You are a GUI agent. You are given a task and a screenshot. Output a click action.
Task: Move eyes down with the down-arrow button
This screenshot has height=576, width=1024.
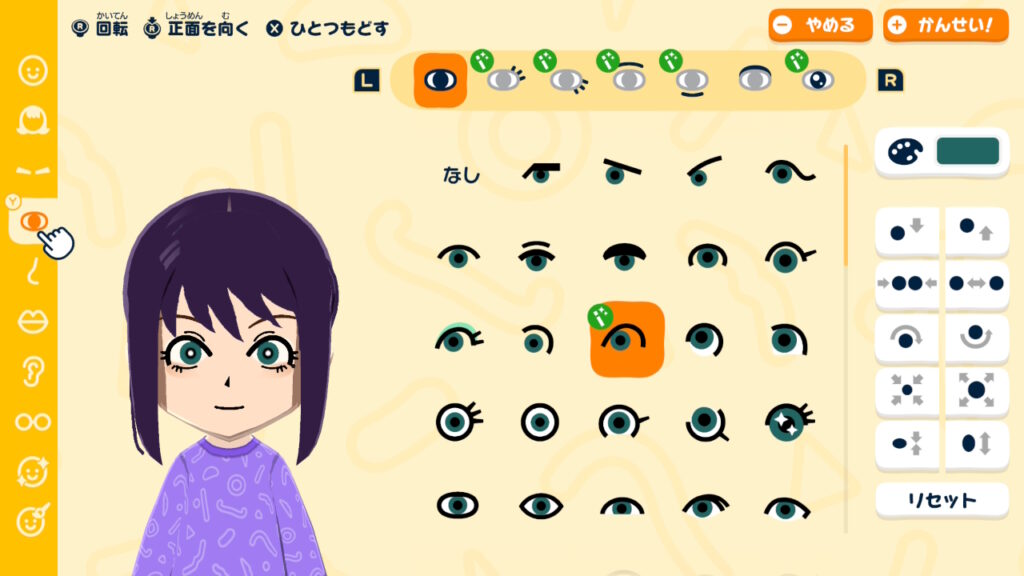(x=907, y=232)
